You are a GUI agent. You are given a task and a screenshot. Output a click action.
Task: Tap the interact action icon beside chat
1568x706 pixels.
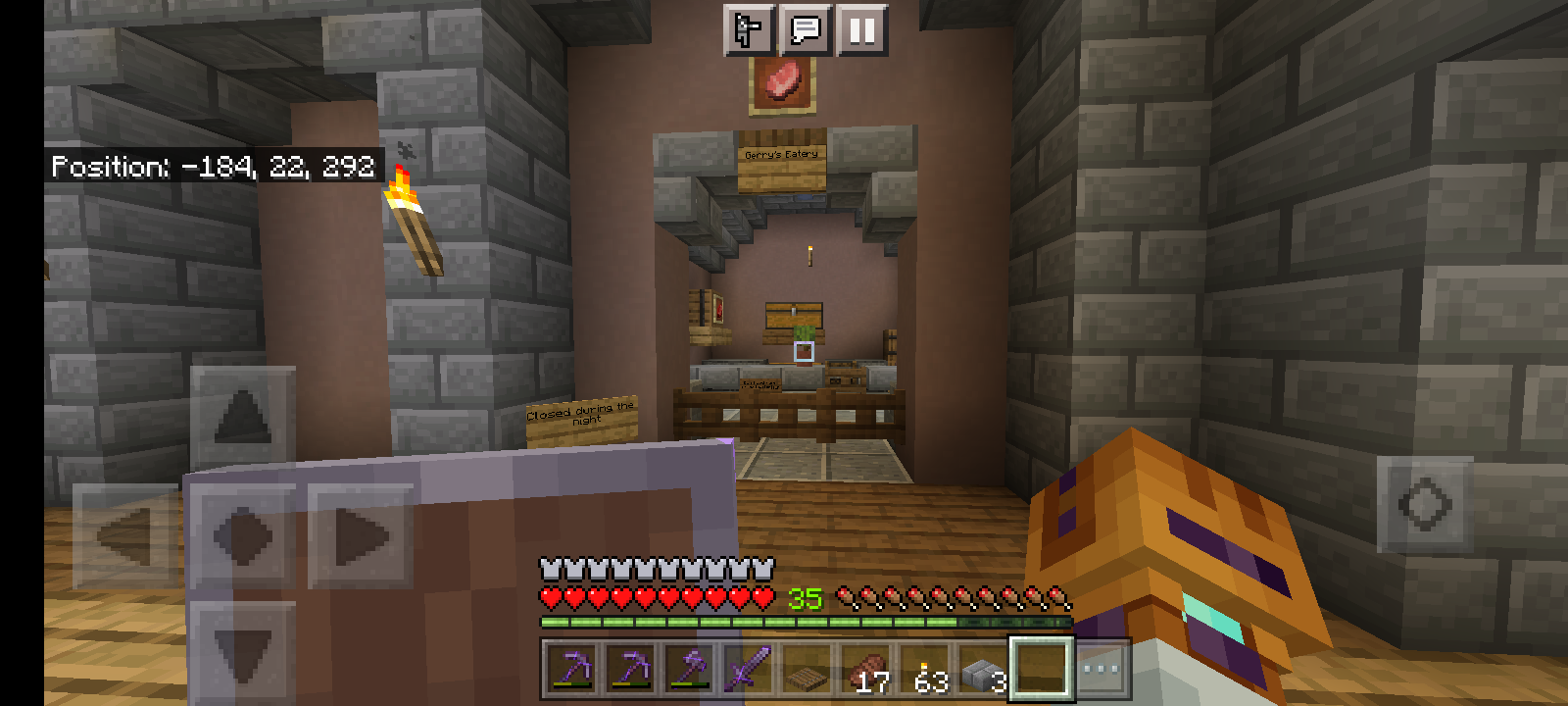point(747,30)
